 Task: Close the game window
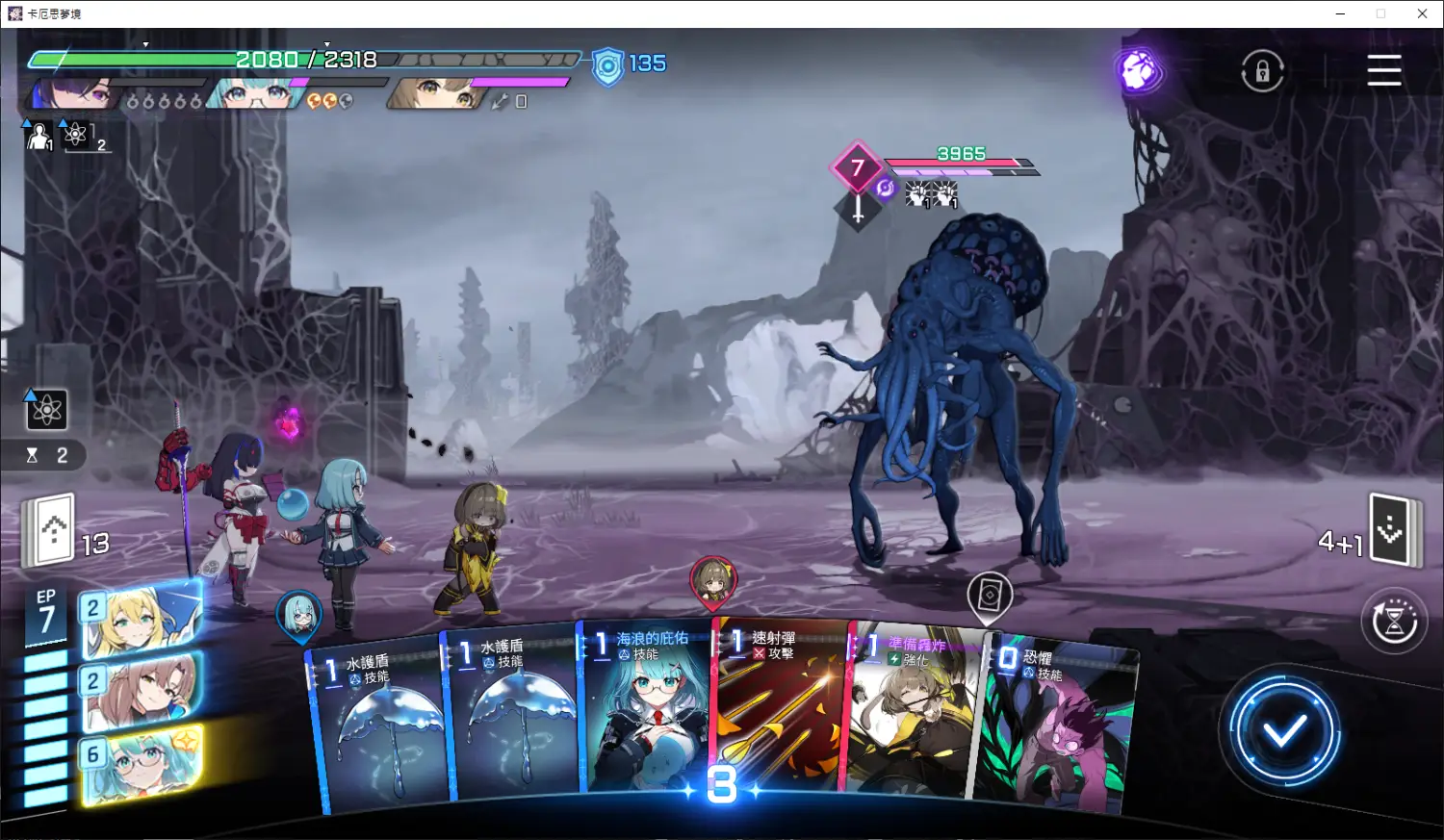[x=1422, y=13]
